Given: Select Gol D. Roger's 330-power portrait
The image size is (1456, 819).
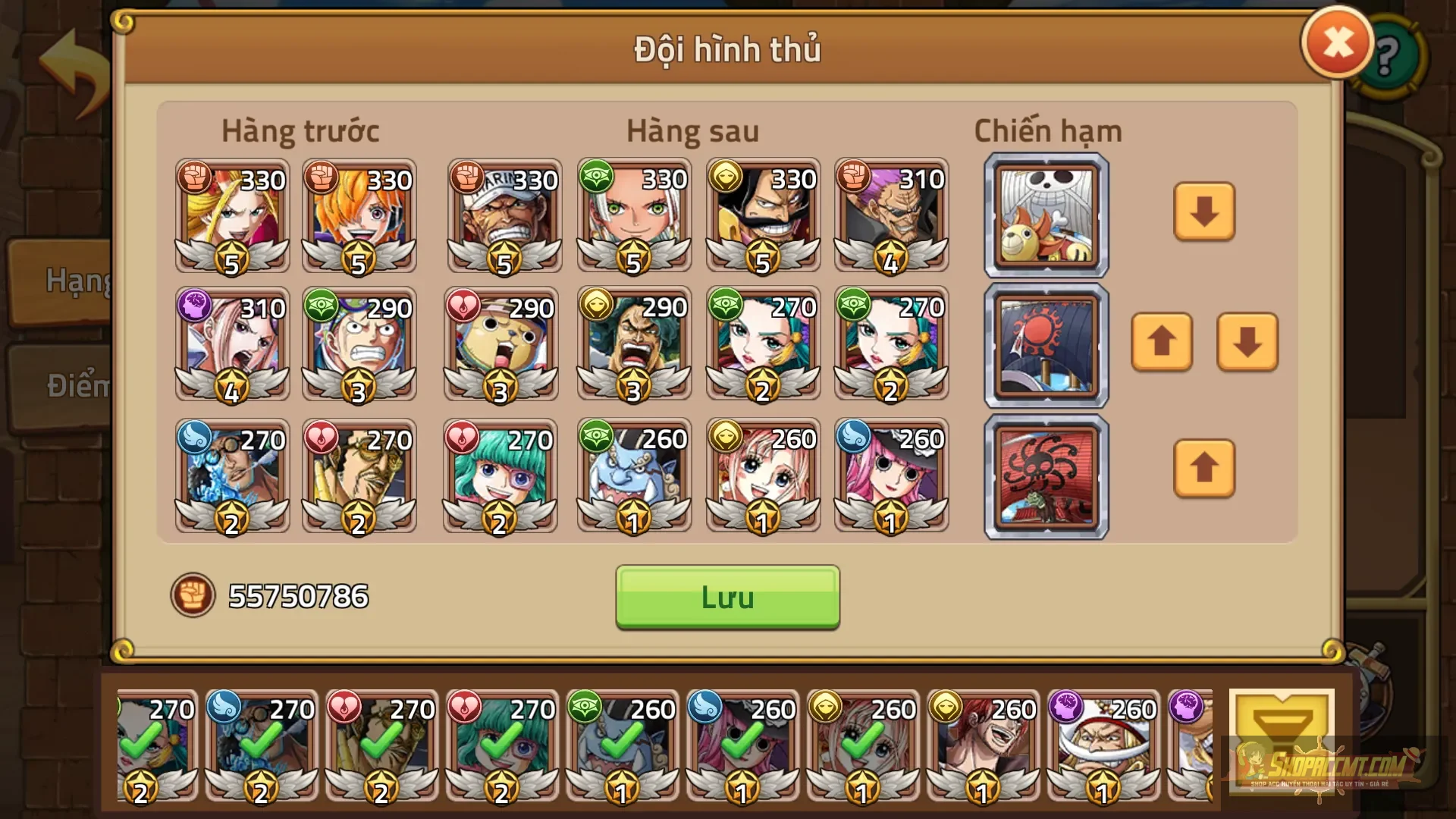Looking at the screenshot, I should pyautogui.click(x=762, y=216).
